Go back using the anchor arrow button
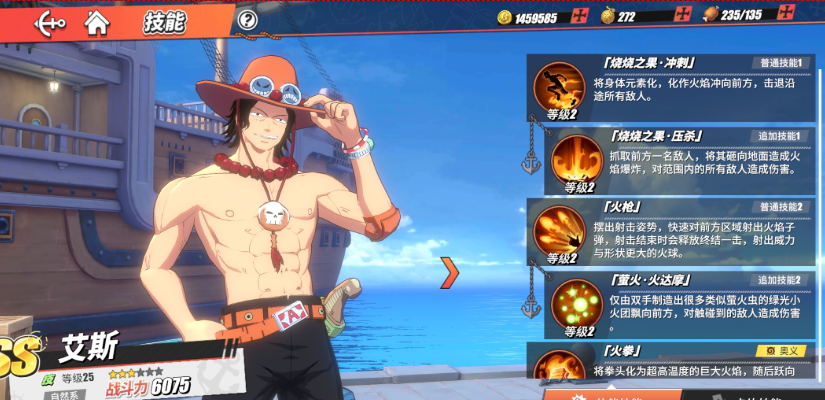The width and height of the screenshot is (825, 400). point(49,21)
